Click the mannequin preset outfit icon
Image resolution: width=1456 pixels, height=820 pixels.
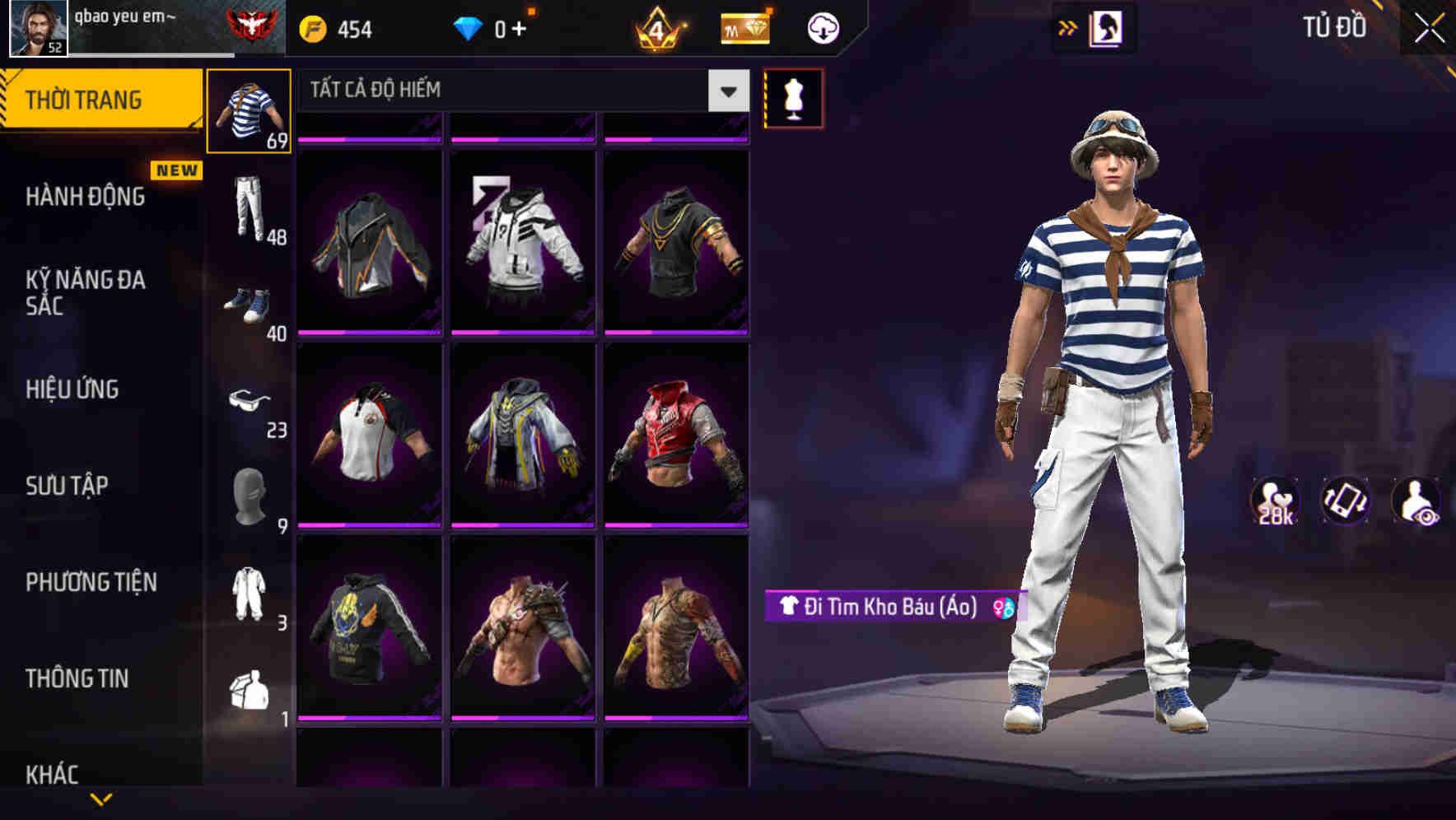click(794, 97)
